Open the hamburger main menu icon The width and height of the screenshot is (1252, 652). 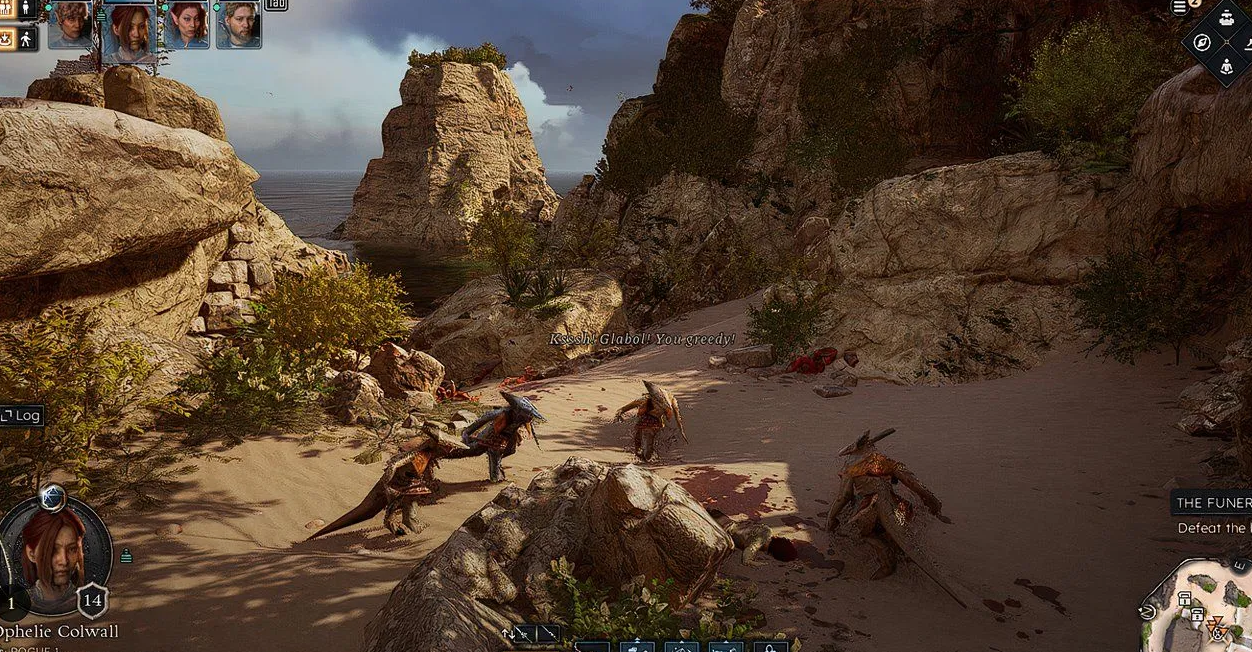point(1180,8)
